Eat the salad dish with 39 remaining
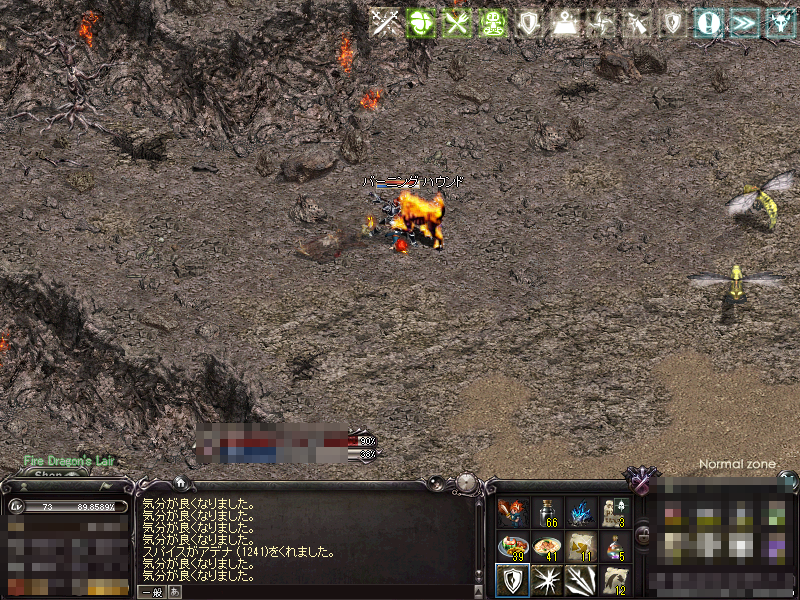800x600 pixels. (x=513, y=546)
